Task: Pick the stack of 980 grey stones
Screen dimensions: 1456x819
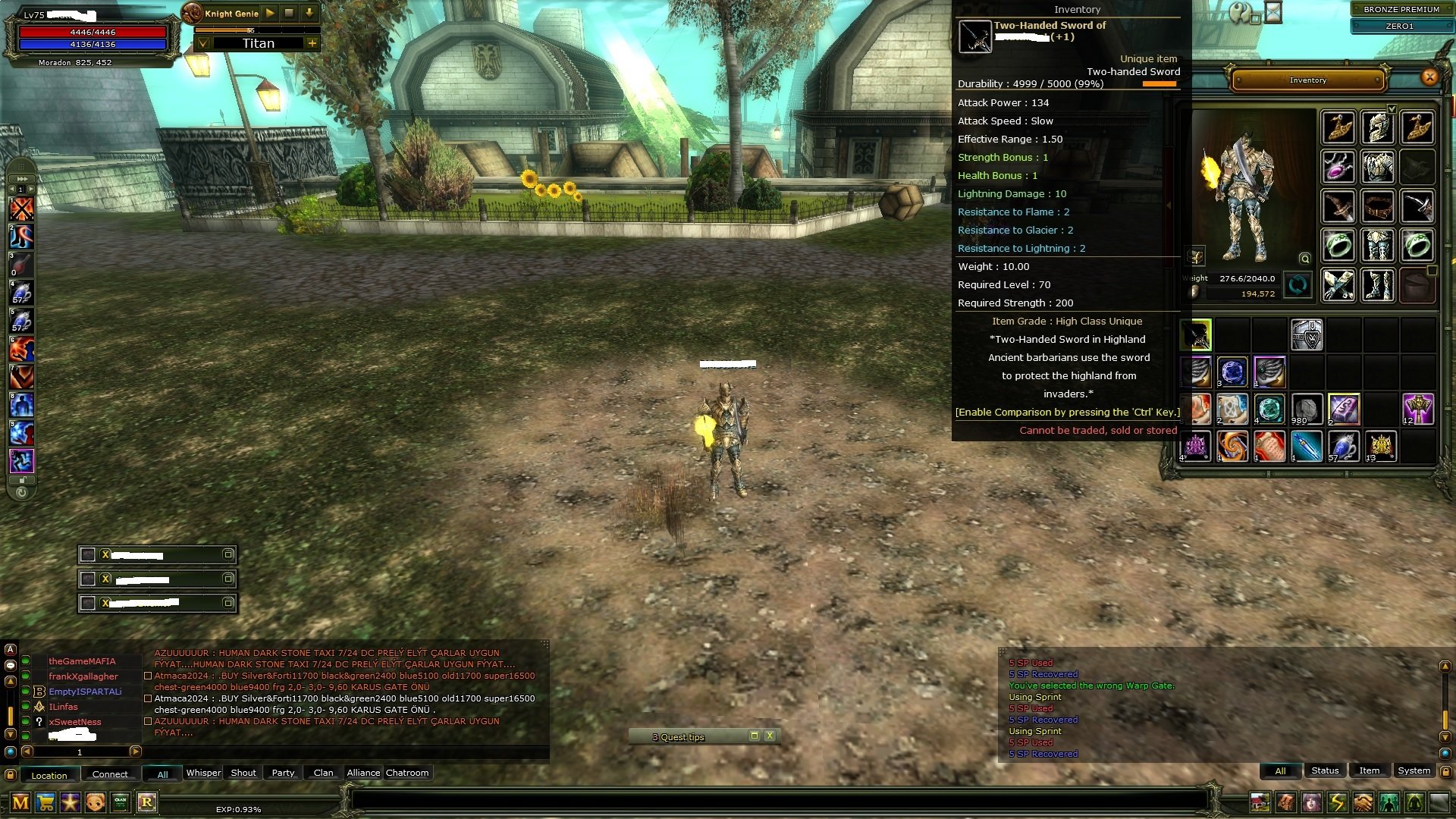Action: (1307, 409)
